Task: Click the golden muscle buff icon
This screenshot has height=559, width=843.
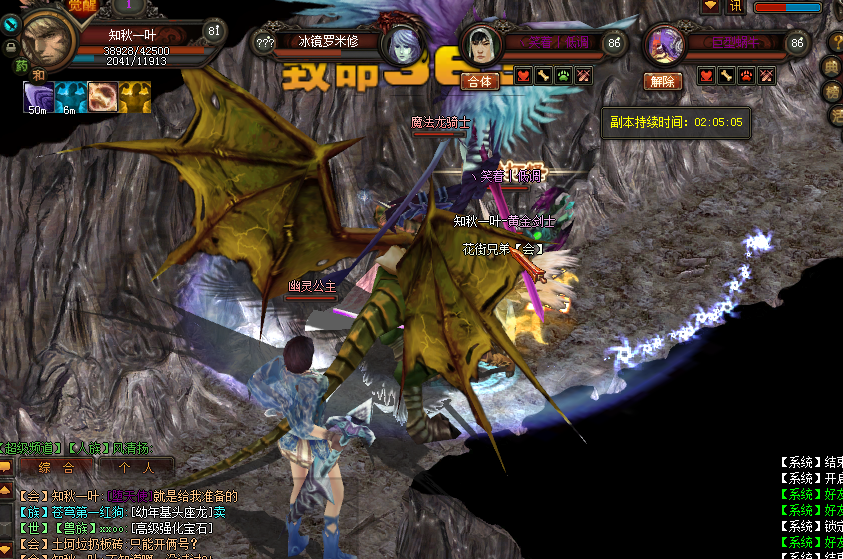Action: [x=134, y=96]
